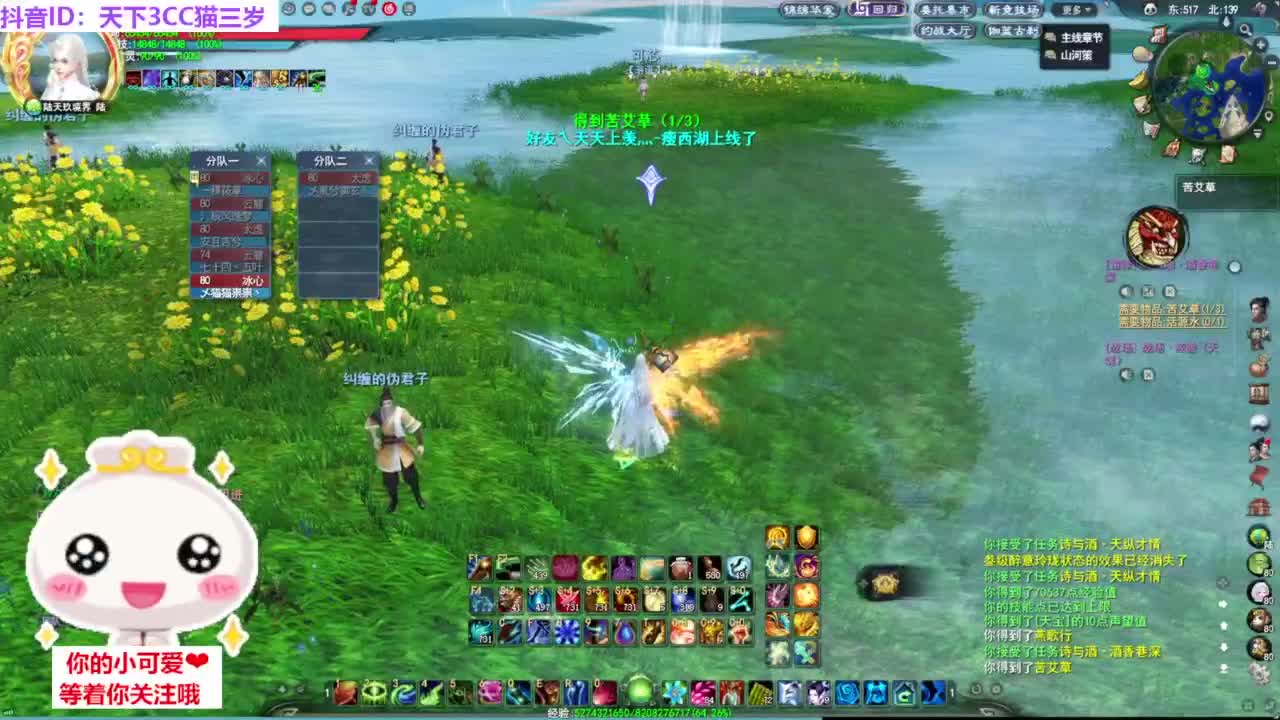The image size is (1280, 720).
Task: Click the red dragon emblem under the quest tracker
Action: click(x=1157, y=232)
